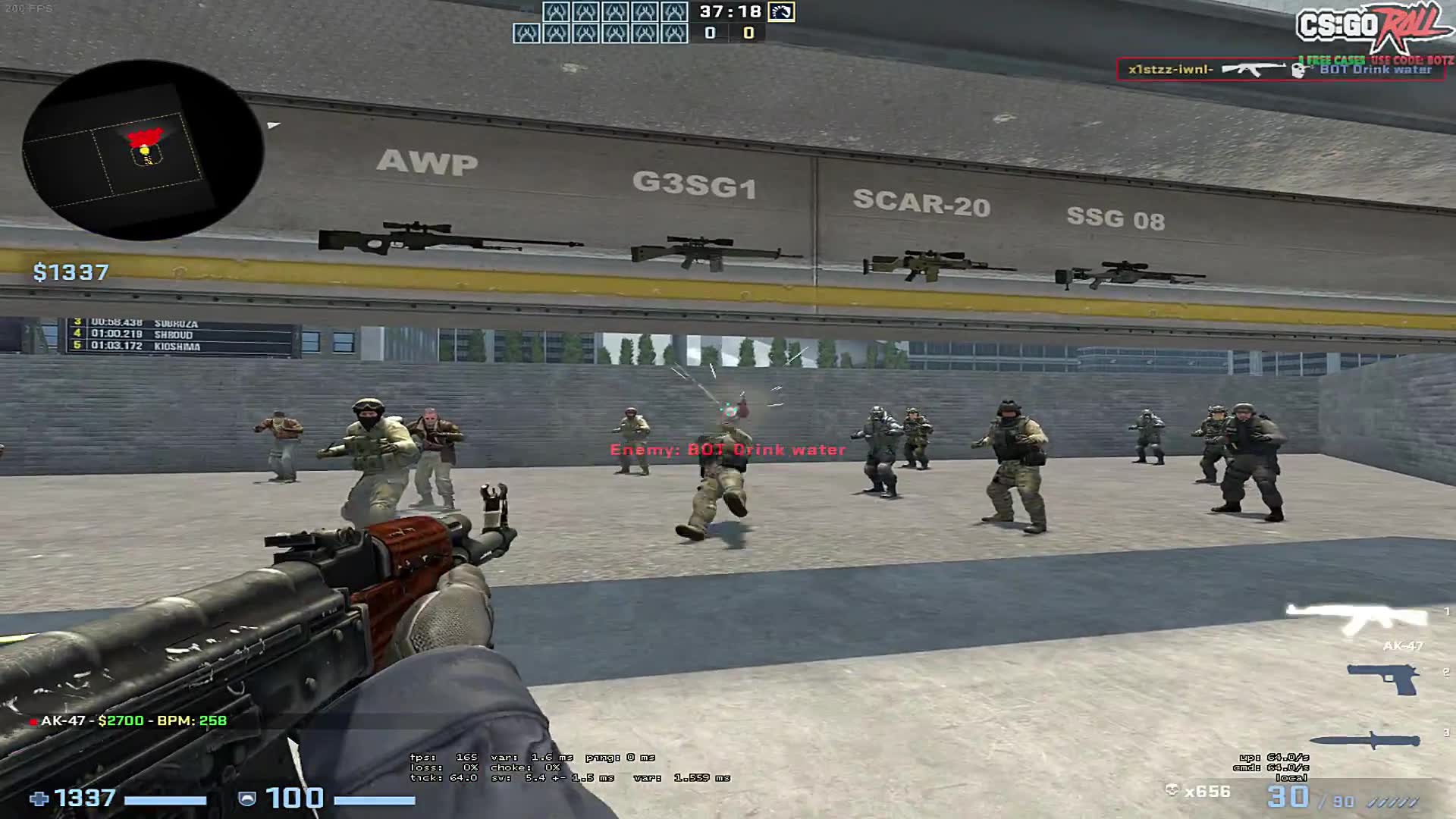This screenshot has width=1456, height=819.
Task: Click the reserve ammo bar segments
Action: 1394,800
